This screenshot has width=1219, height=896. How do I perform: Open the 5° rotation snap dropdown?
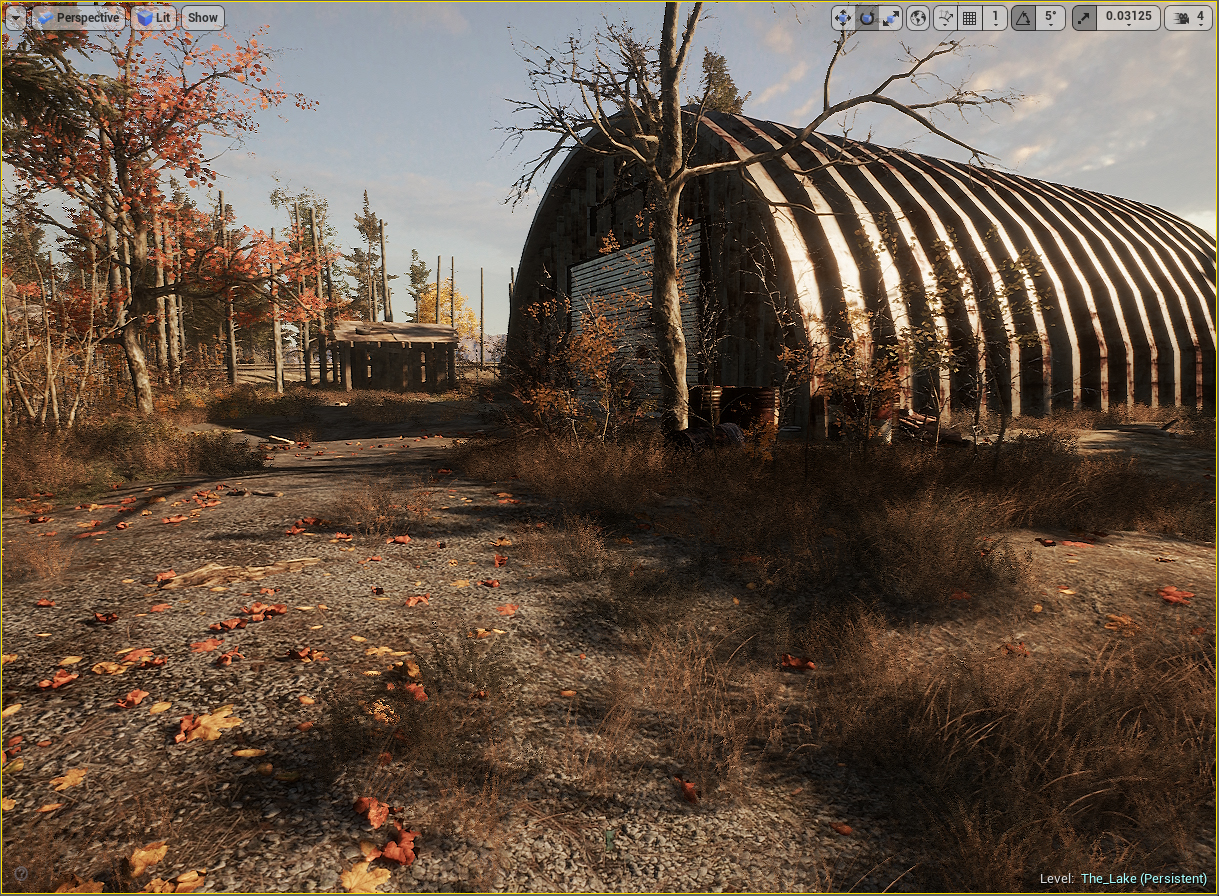click(x=1049, y=17)
